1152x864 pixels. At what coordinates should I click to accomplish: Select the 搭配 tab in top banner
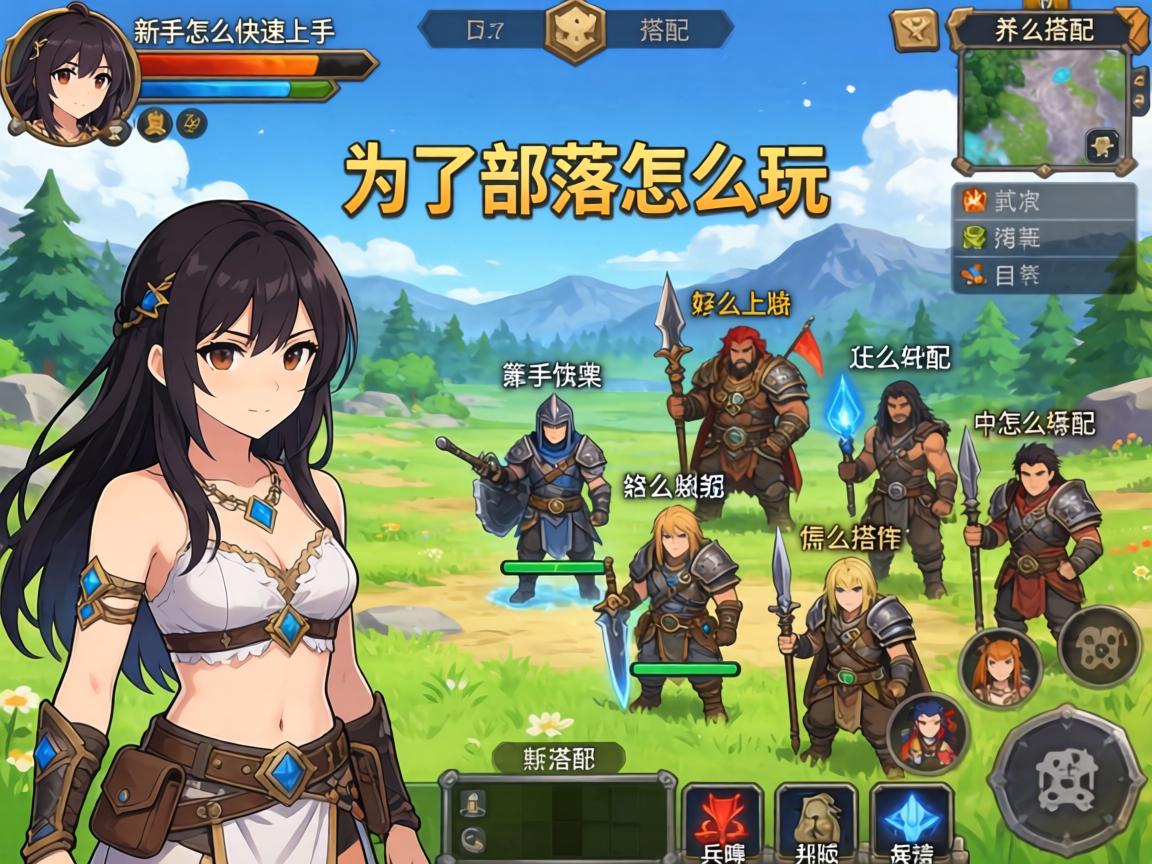(664, 29)
